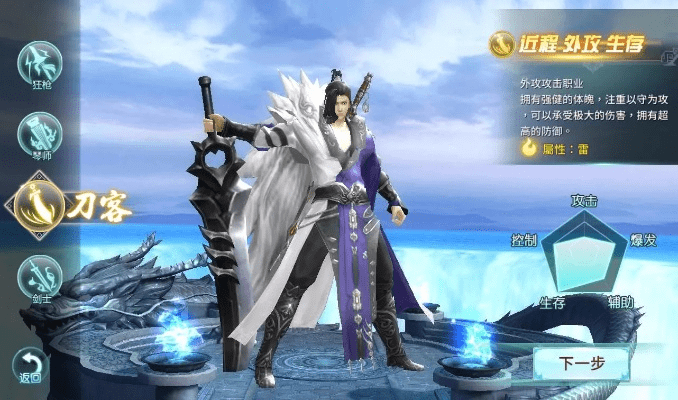678x400 pixels.
Task: Pick the highlighted 刀客 class
Action: pos(42,203)
